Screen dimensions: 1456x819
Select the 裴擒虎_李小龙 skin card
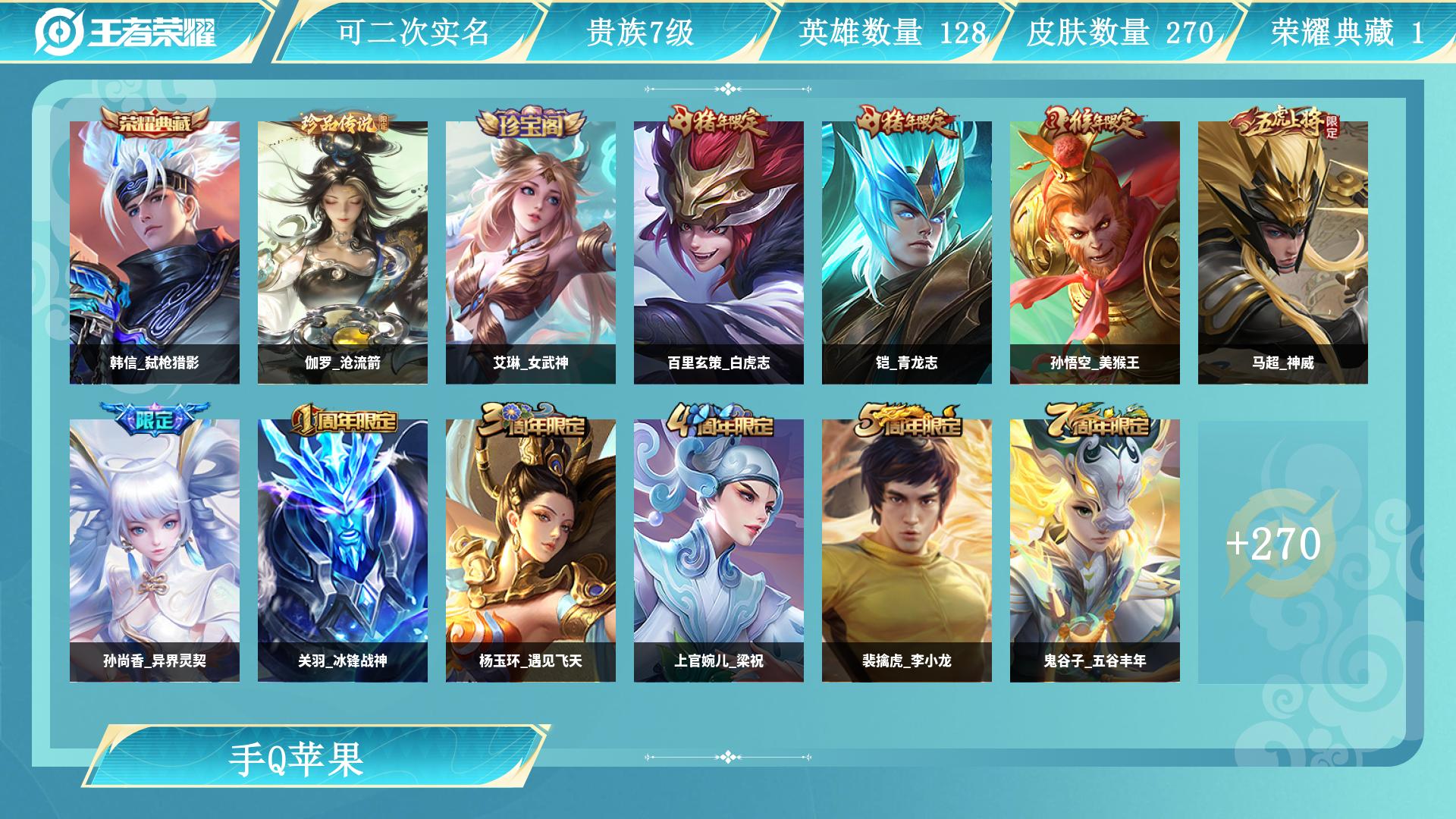click(x=907, y=551)
